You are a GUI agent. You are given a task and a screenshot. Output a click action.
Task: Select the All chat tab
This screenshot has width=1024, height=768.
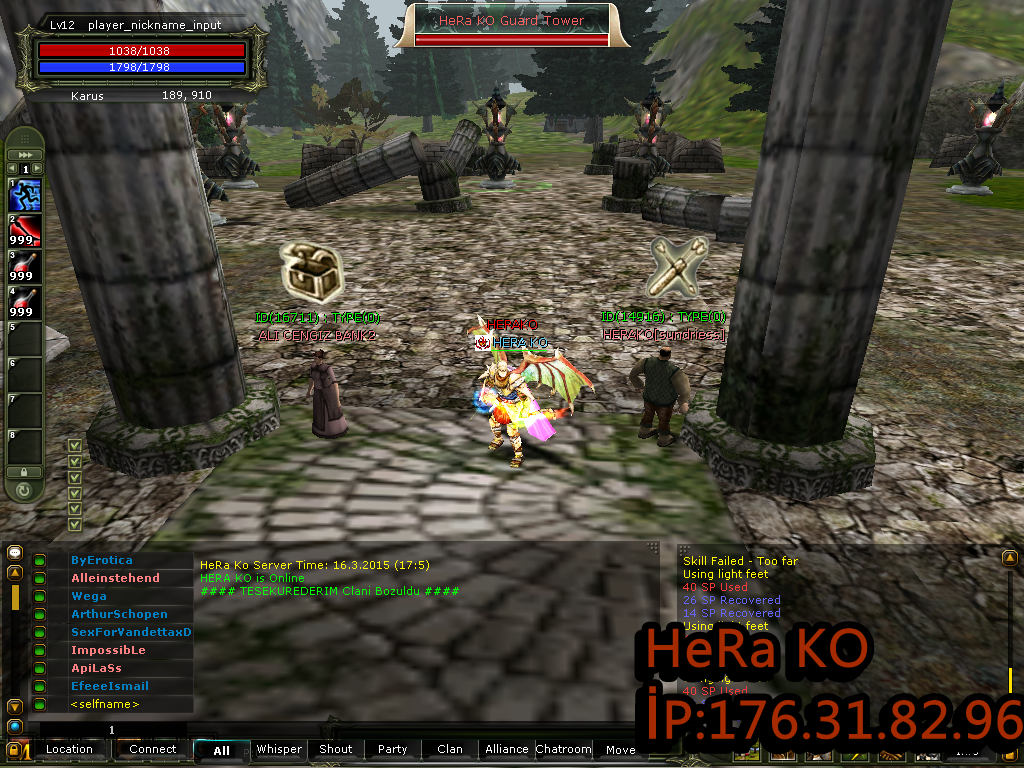pos(221,750)
